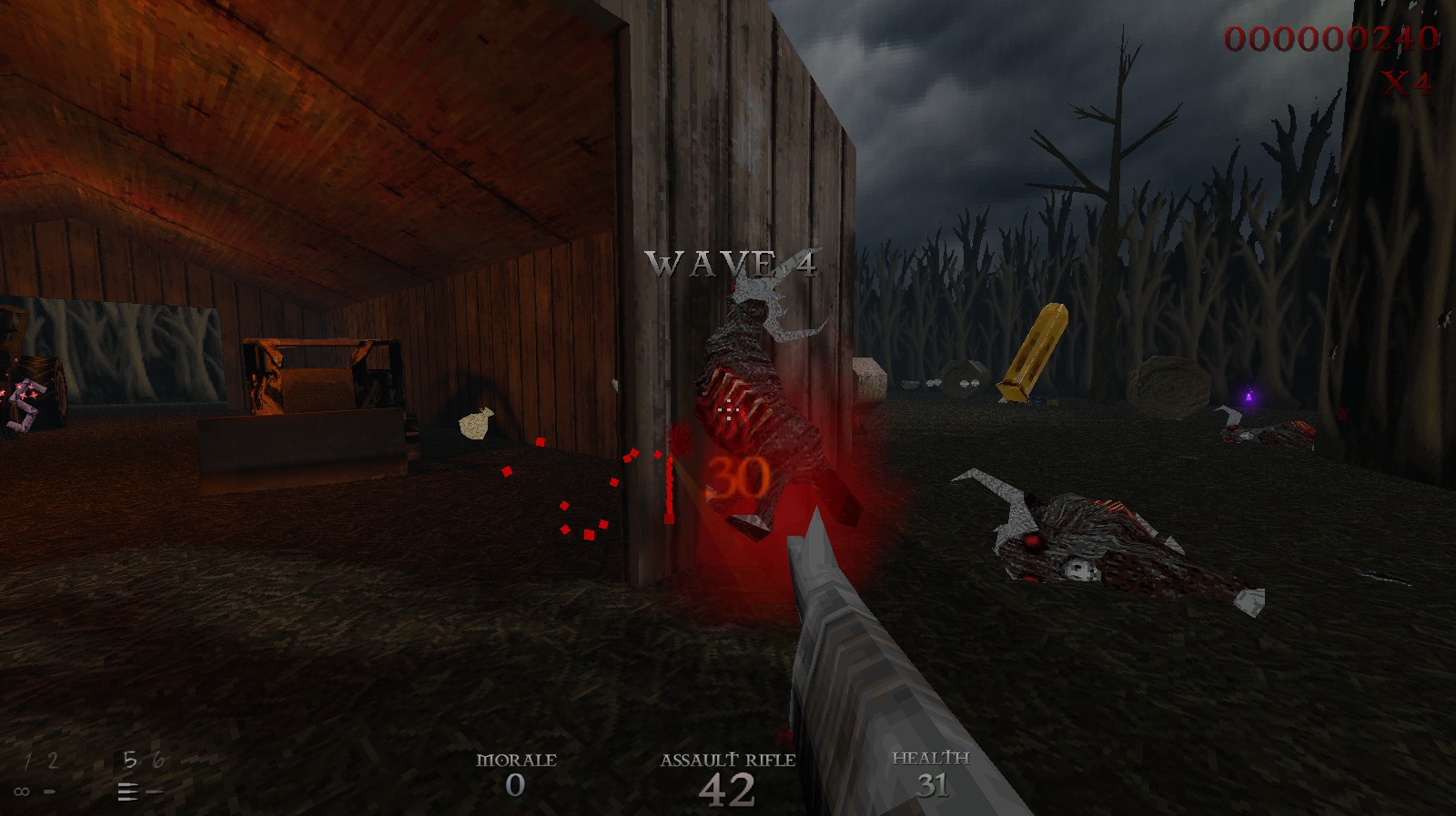This screenshot has height=816, width=1456.
Task: Click the MORALE counter showing 0
Action: 517,784
